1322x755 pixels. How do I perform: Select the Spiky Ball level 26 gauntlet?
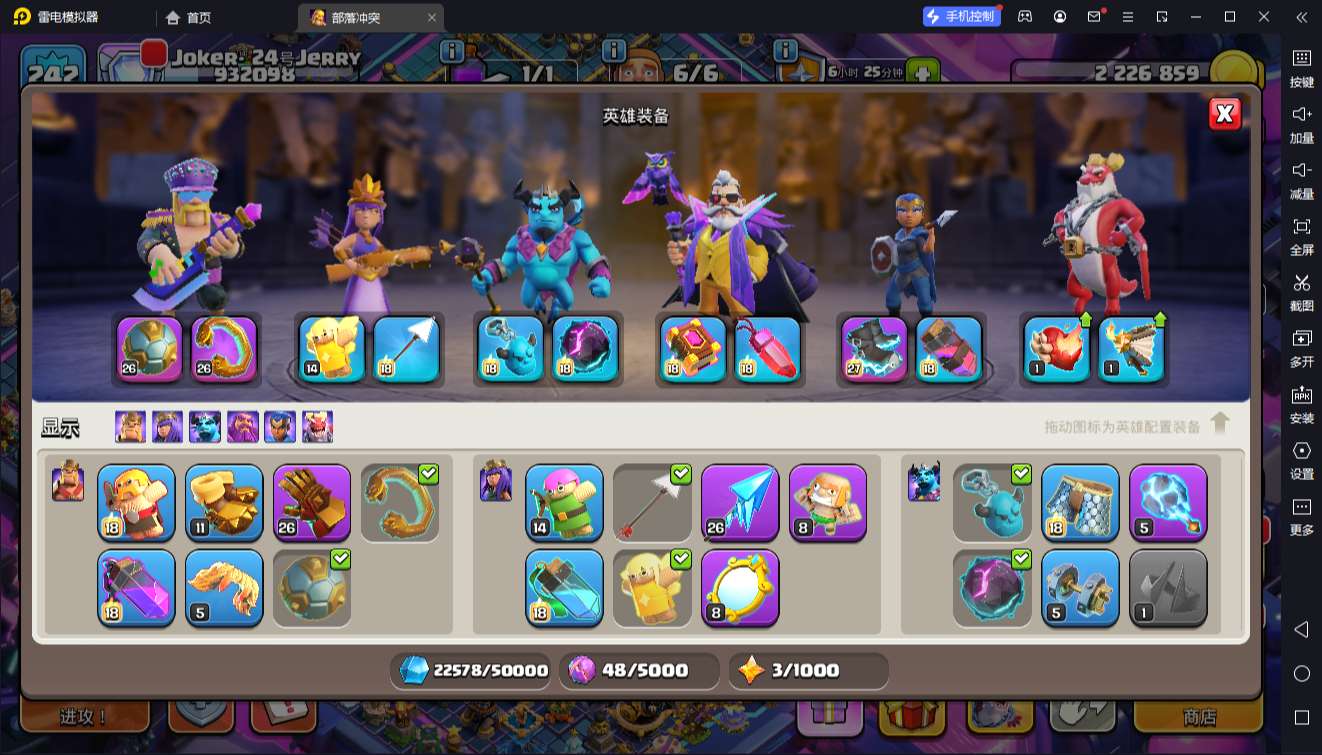312,502
